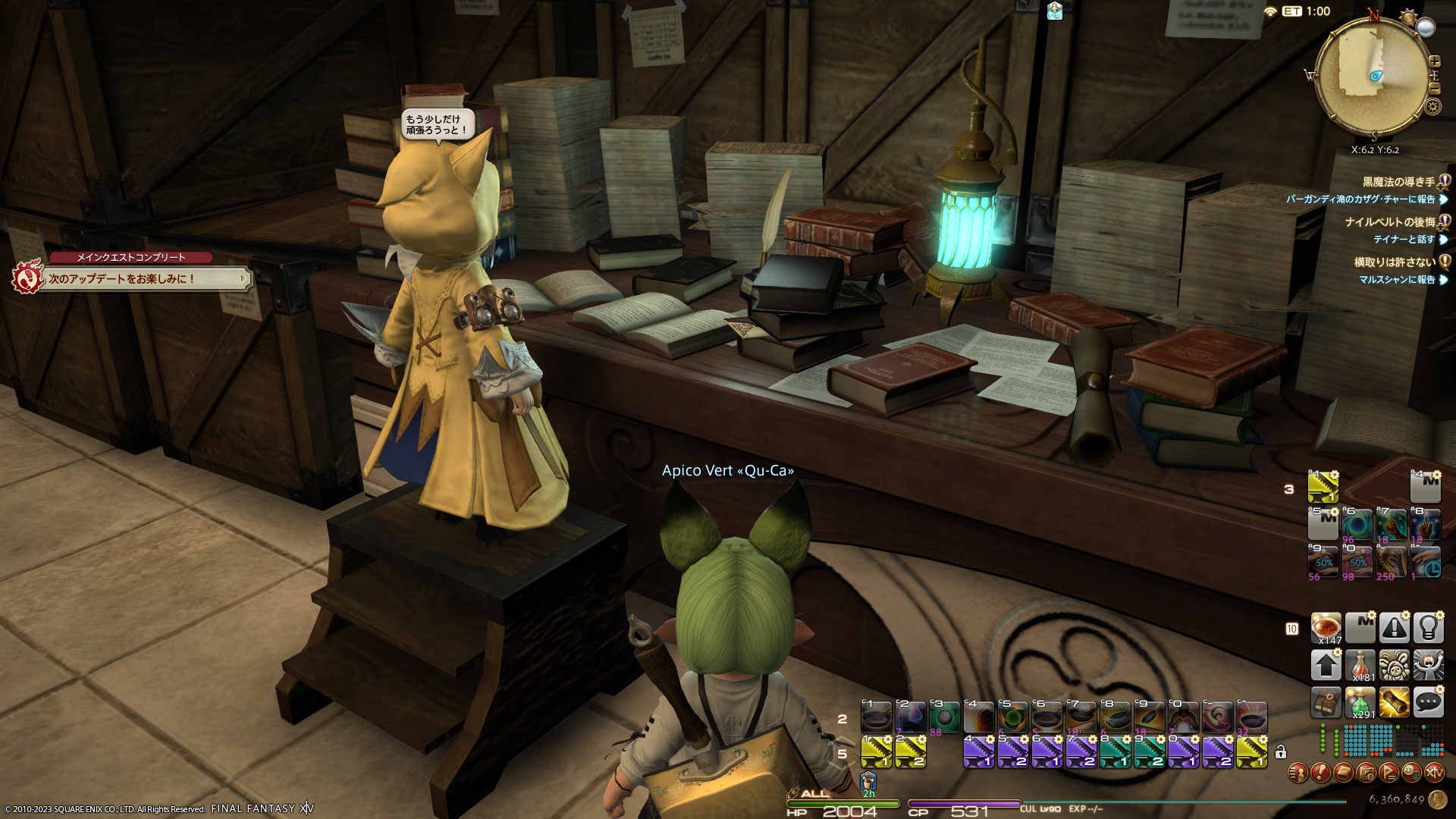Activate the swirling vortex skill icon
Screen dimensions: 1456x819
(1357, 525)
